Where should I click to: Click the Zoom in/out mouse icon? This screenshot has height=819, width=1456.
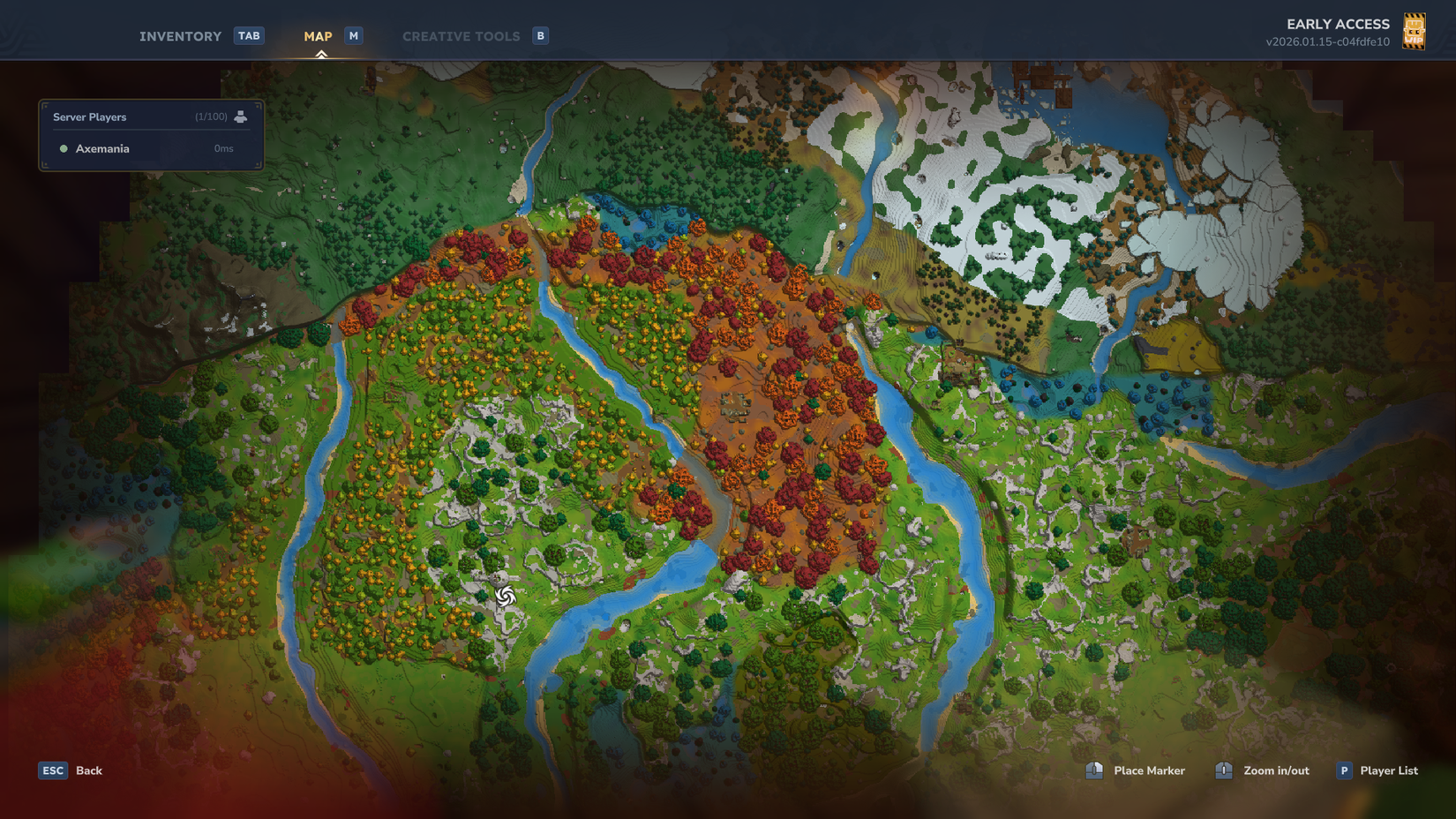(1224, 770)
